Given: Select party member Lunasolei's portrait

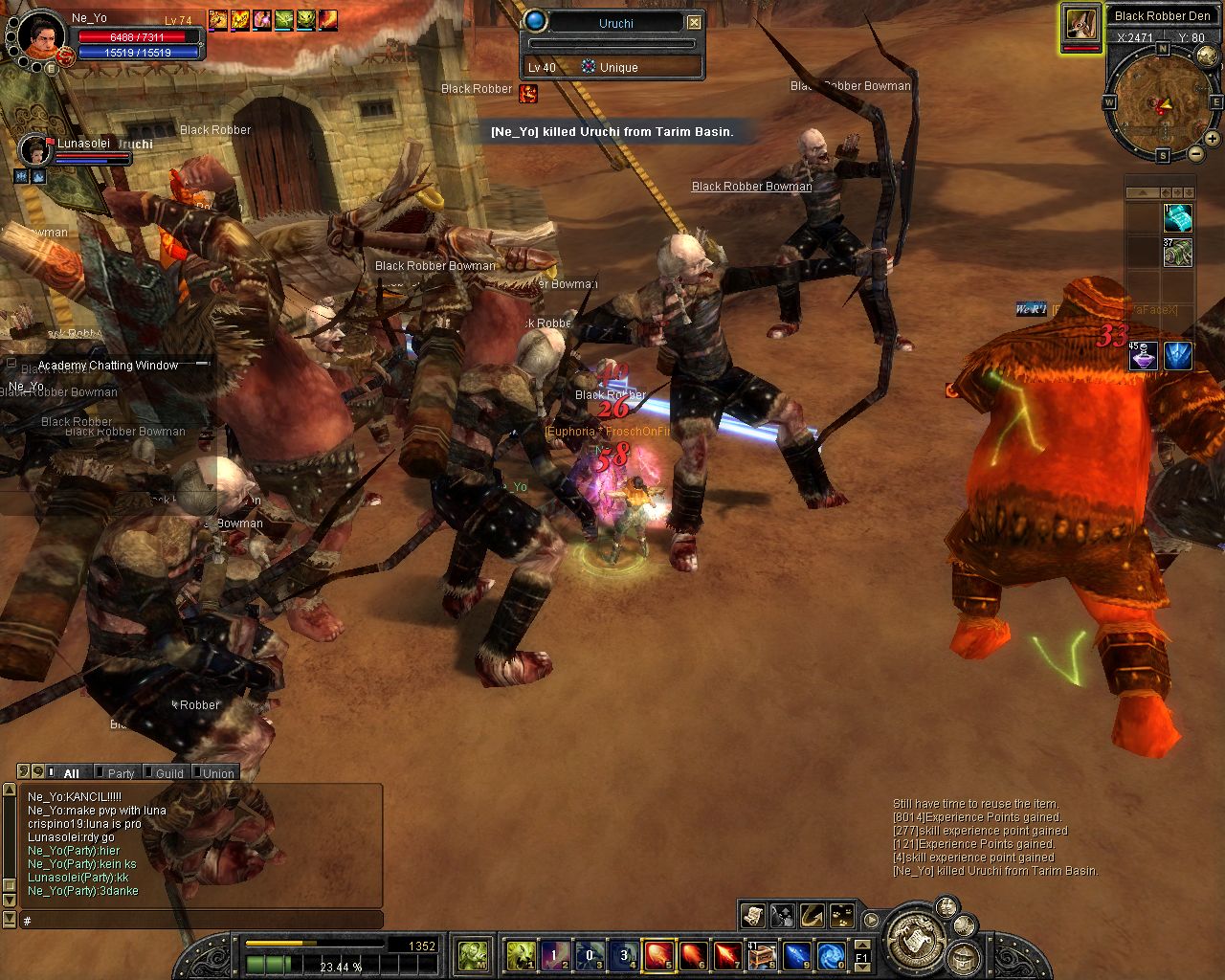Looking at the screenshot, I should 36,150.
